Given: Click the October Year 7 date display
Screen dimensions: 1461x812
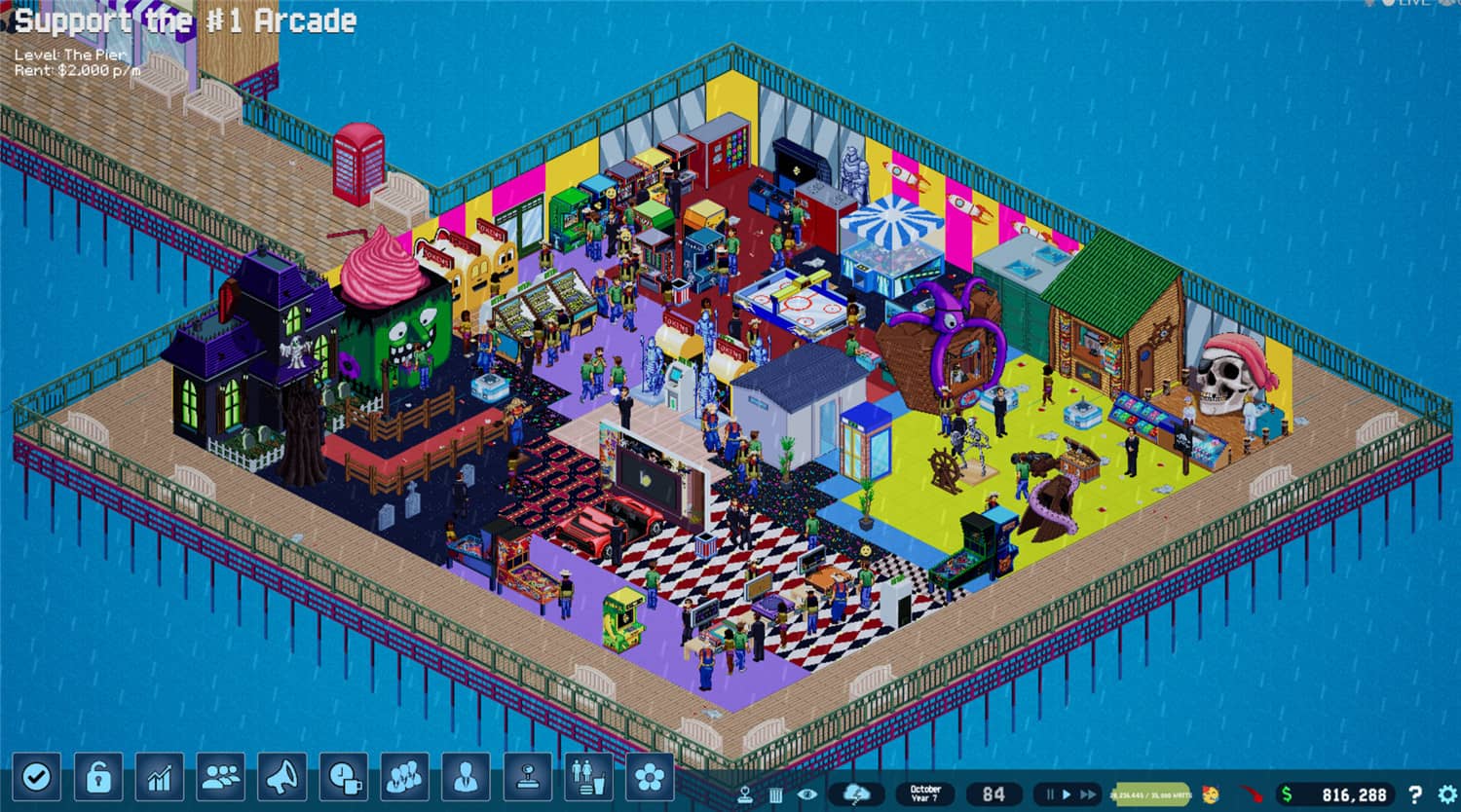Looking at the screenshot, I should 925,792.
